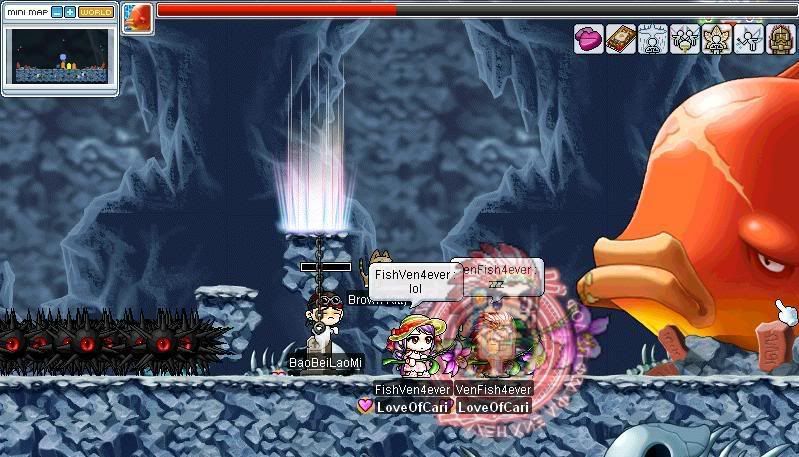799x457 pixels.
Task: Click the minimap zoom-in plus button
Action: click(70, 12)
